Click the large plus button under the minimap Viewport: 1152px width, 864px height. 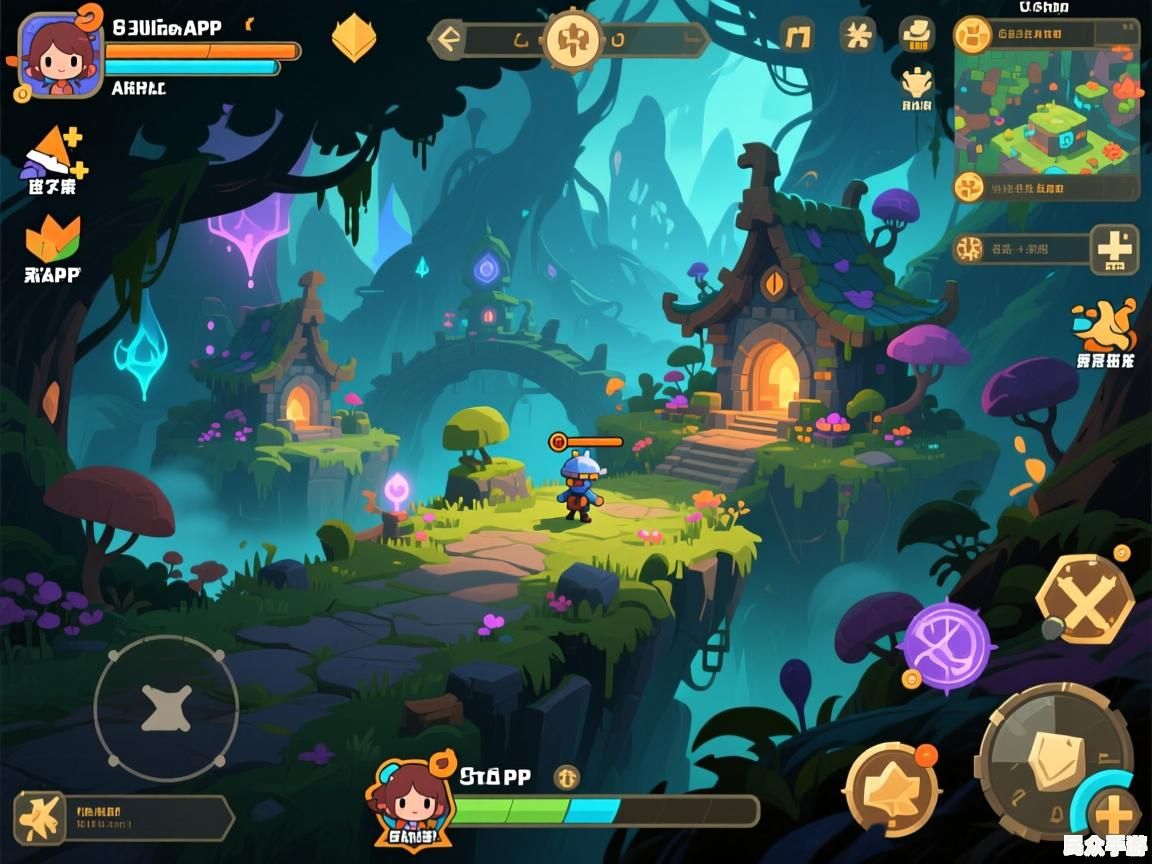(1114, 249)
